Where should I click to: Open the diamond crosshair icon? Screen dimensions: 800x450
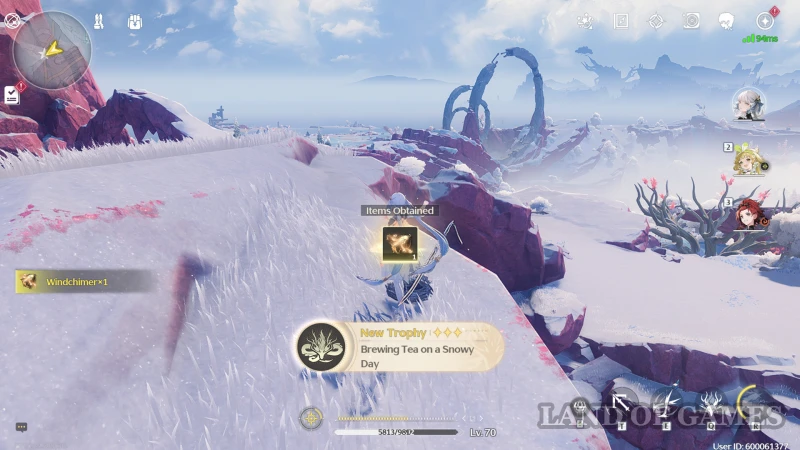coord(656,21)
